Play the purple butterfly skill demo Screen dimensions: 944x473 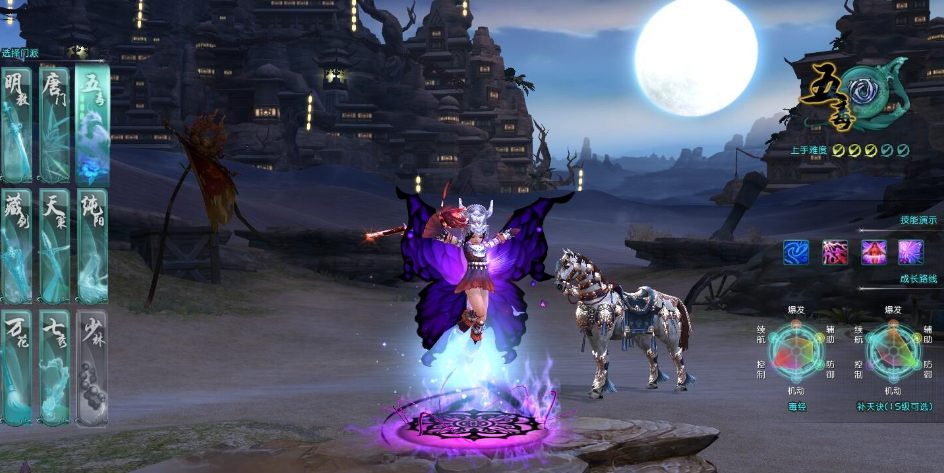point(910,252)
